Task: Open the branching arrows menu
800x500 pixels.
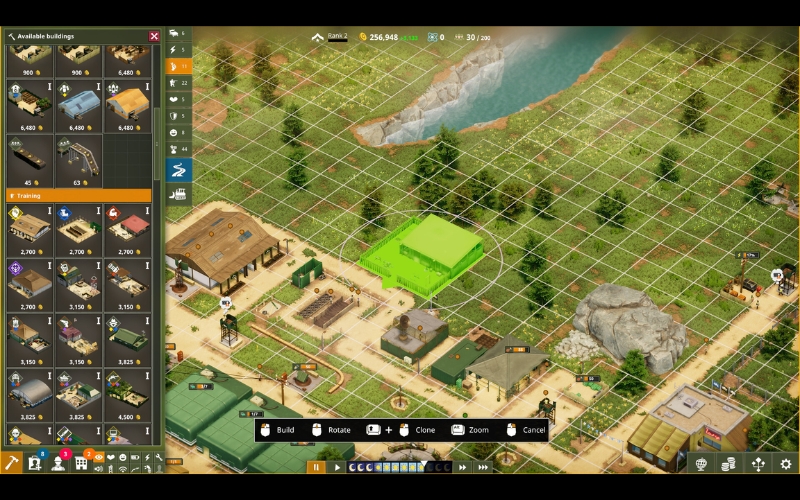Action: (758, 464)
